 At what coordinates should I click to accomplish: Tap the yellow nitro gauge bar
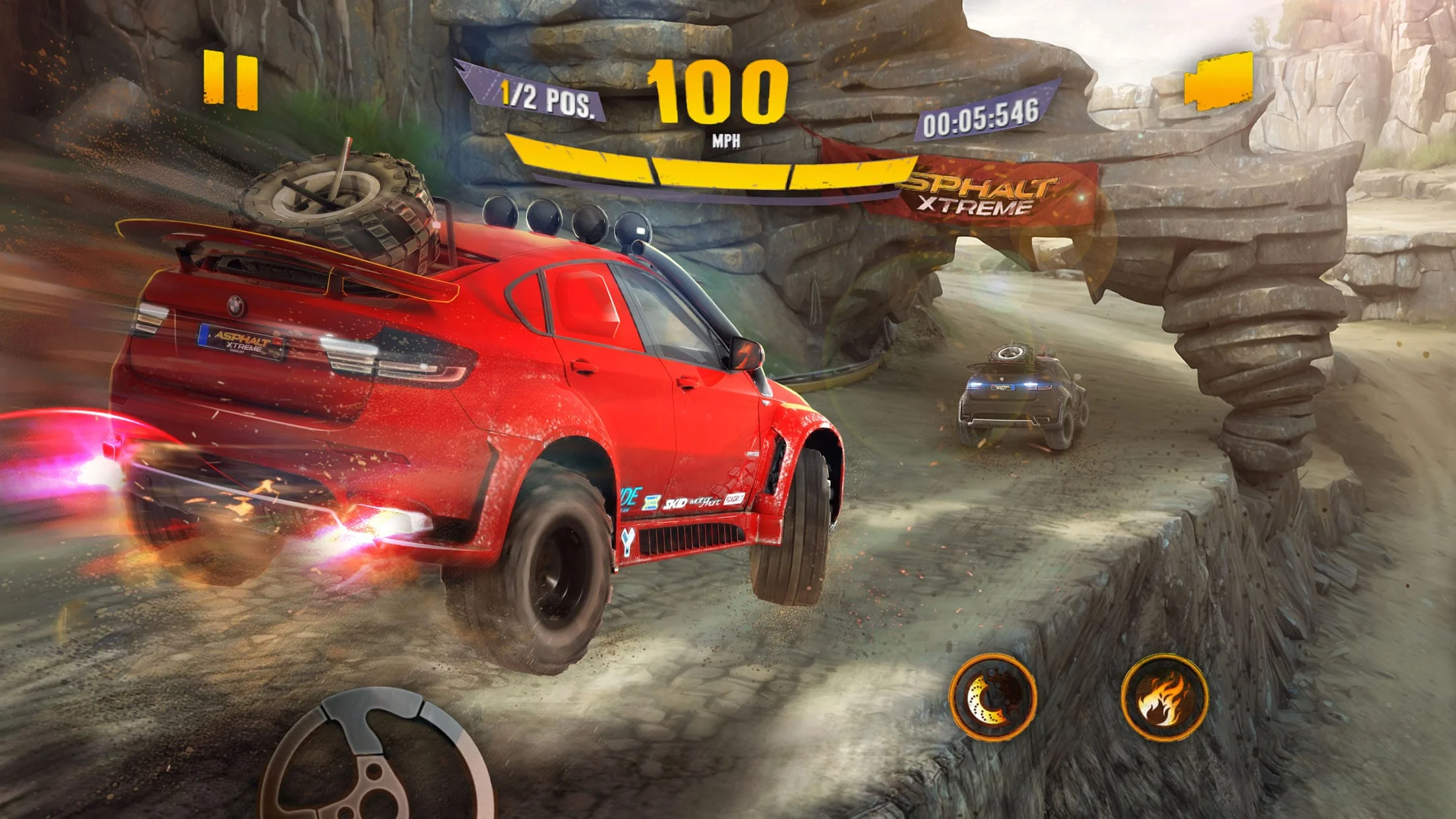coord(712,168)
